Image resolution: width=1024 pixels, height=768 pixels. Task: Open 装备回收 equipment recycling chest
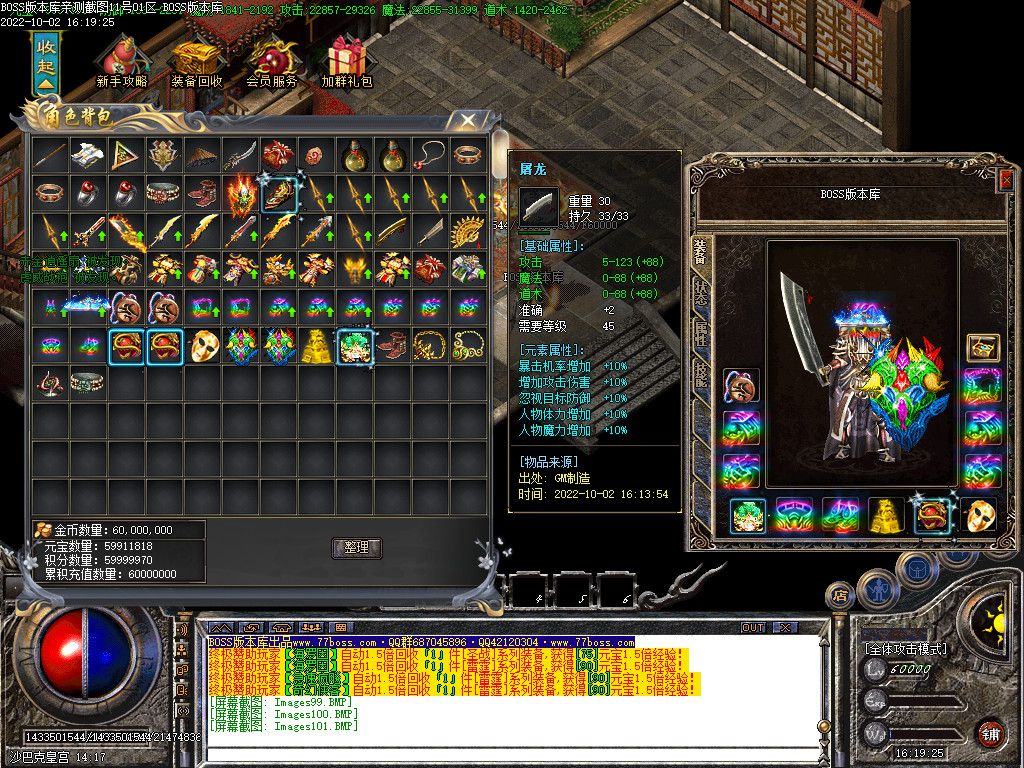[x=196, y=61]
